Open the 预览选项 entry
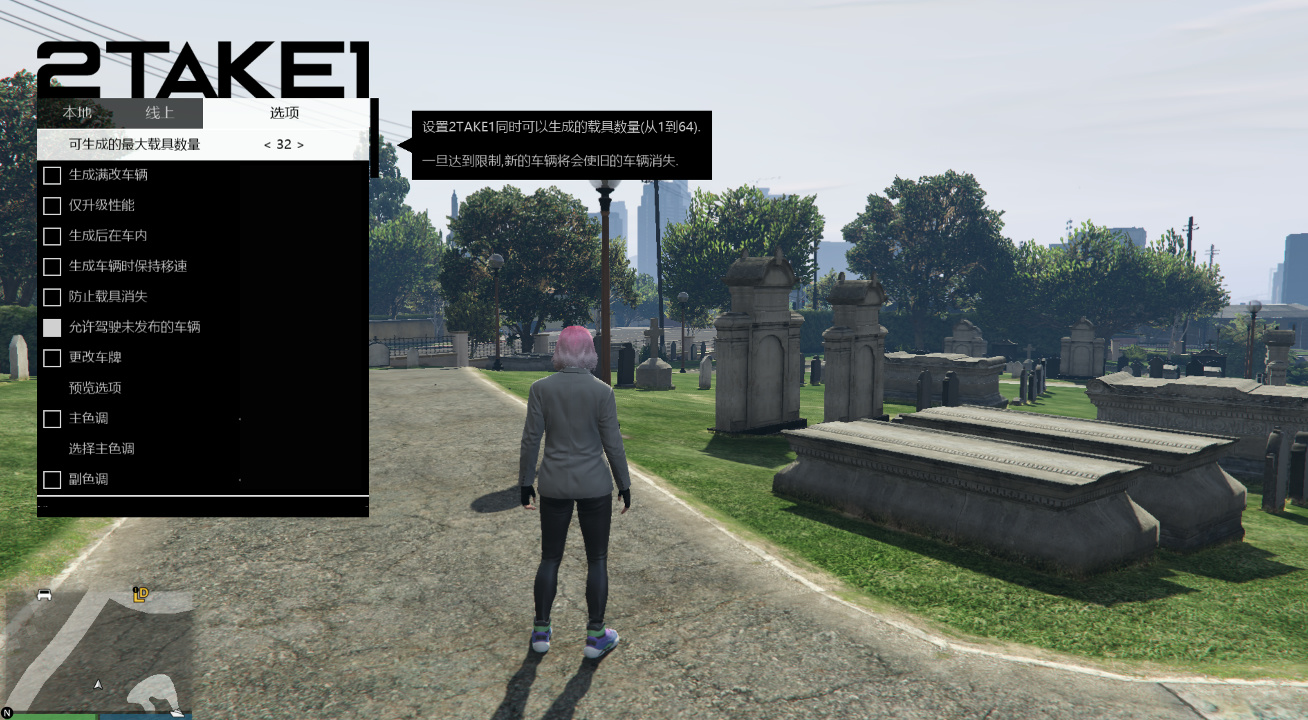 [94, 388]
